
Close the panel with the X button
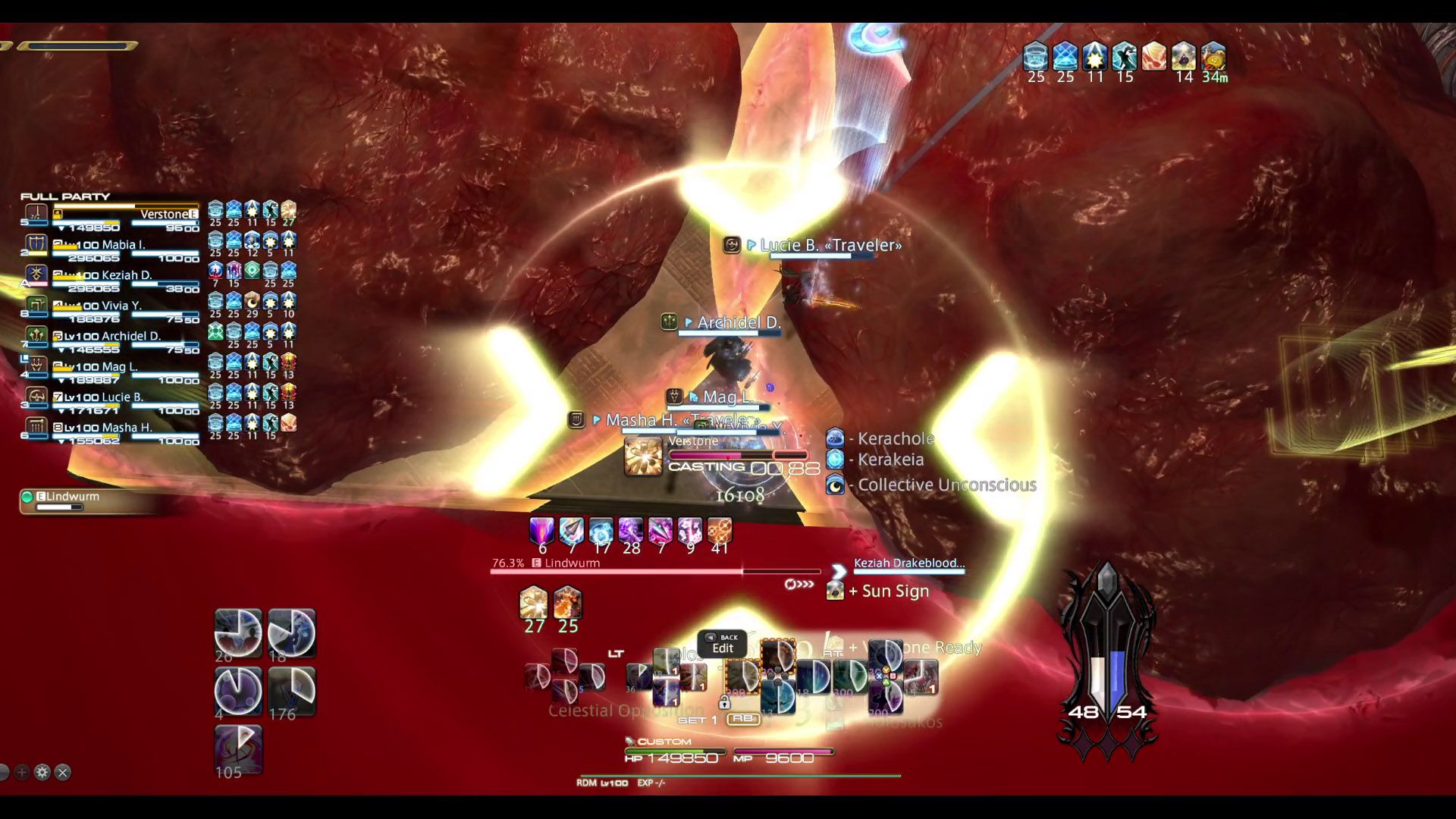[x=63, y=772]
